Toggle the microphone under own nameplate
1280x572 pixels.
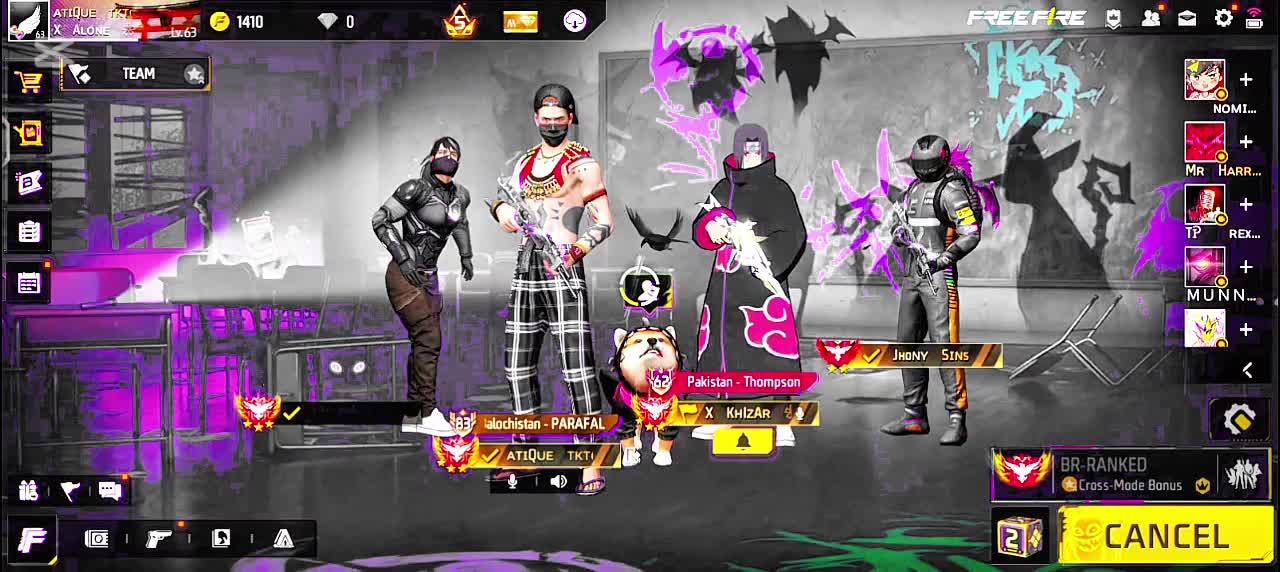coord(513,482)
